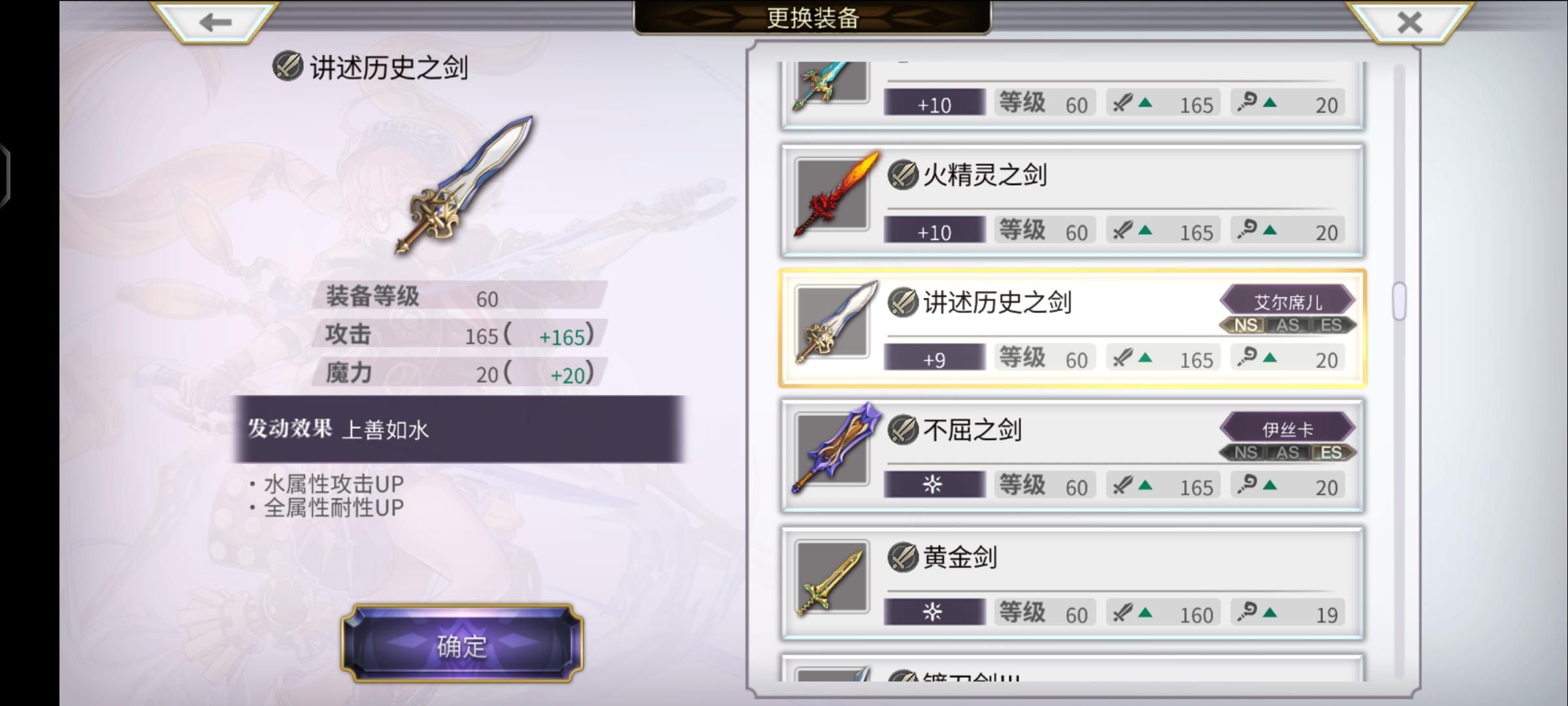Viewport: 1568px width, 706px height.
Task: Click the +10 enhancement bar on 火精灵之剑
Action: pyautogui.click(x=934, y=230)
